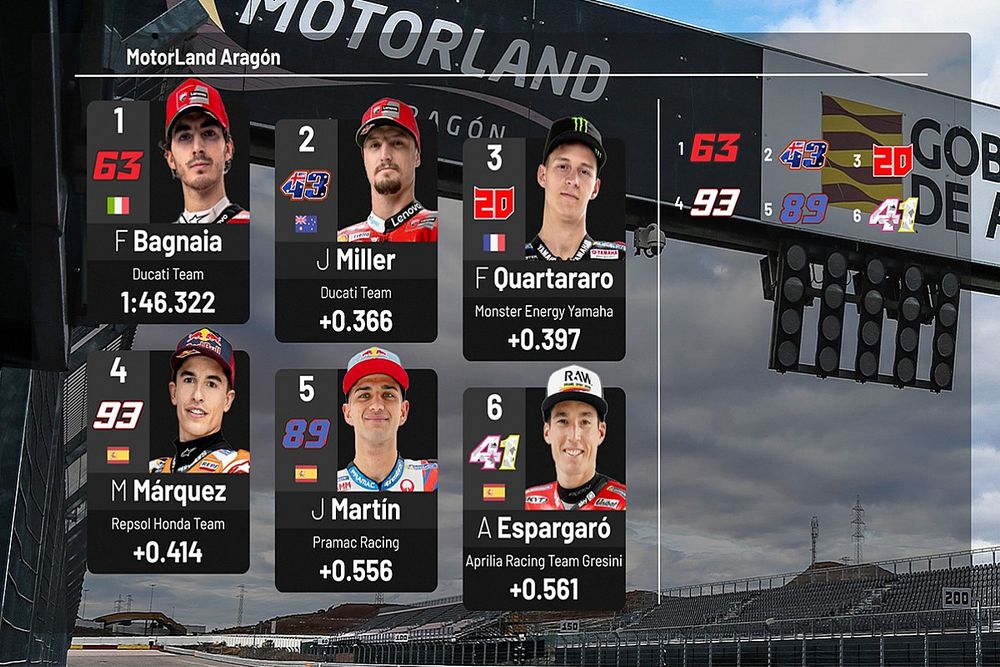Select the F Bagnaia rider card
The height and width of the screenshot is (667, 1000).
pos(168,211)
